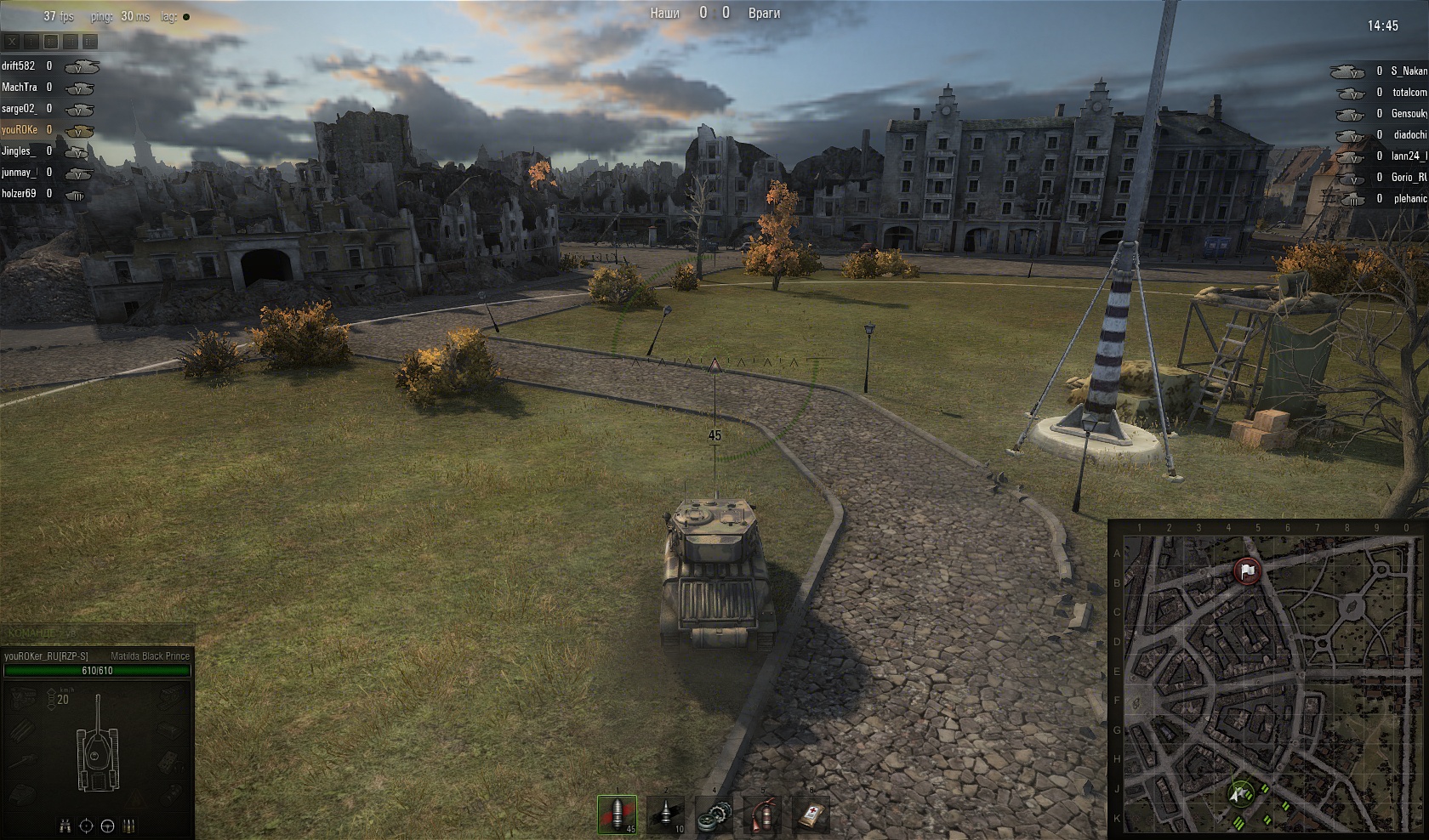
Task: Select enemy player plehanic in the list
Action: (x=1409, y=198)
